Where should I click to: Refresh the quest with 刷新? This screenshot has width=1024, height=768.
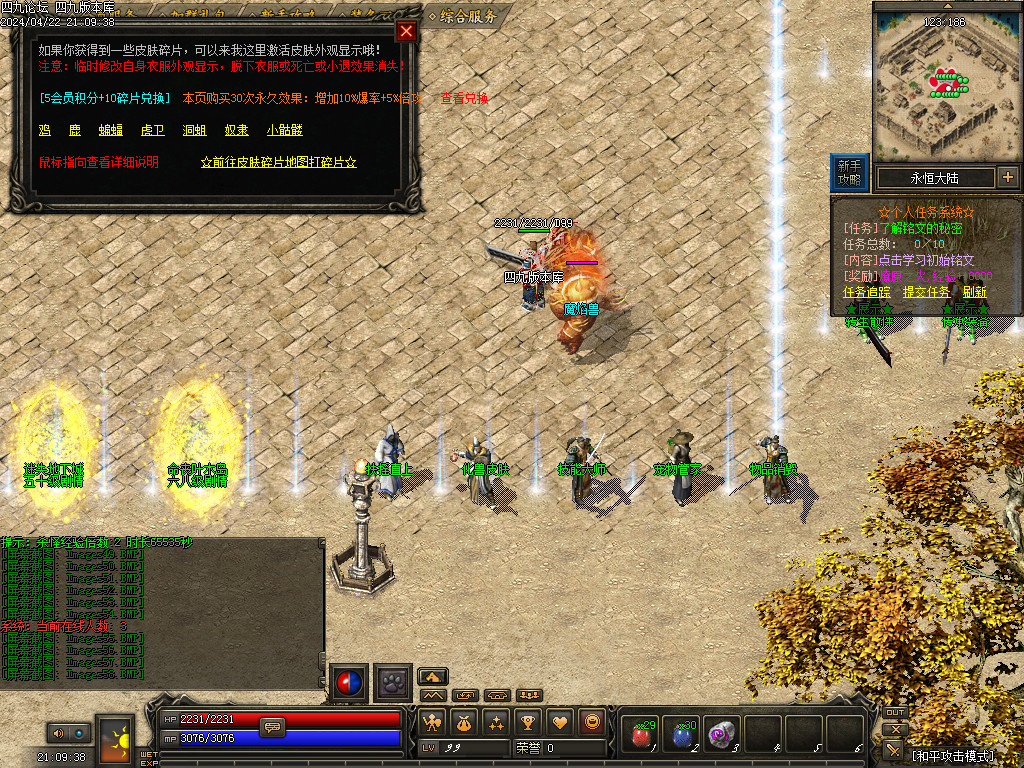tap(970, 292)
